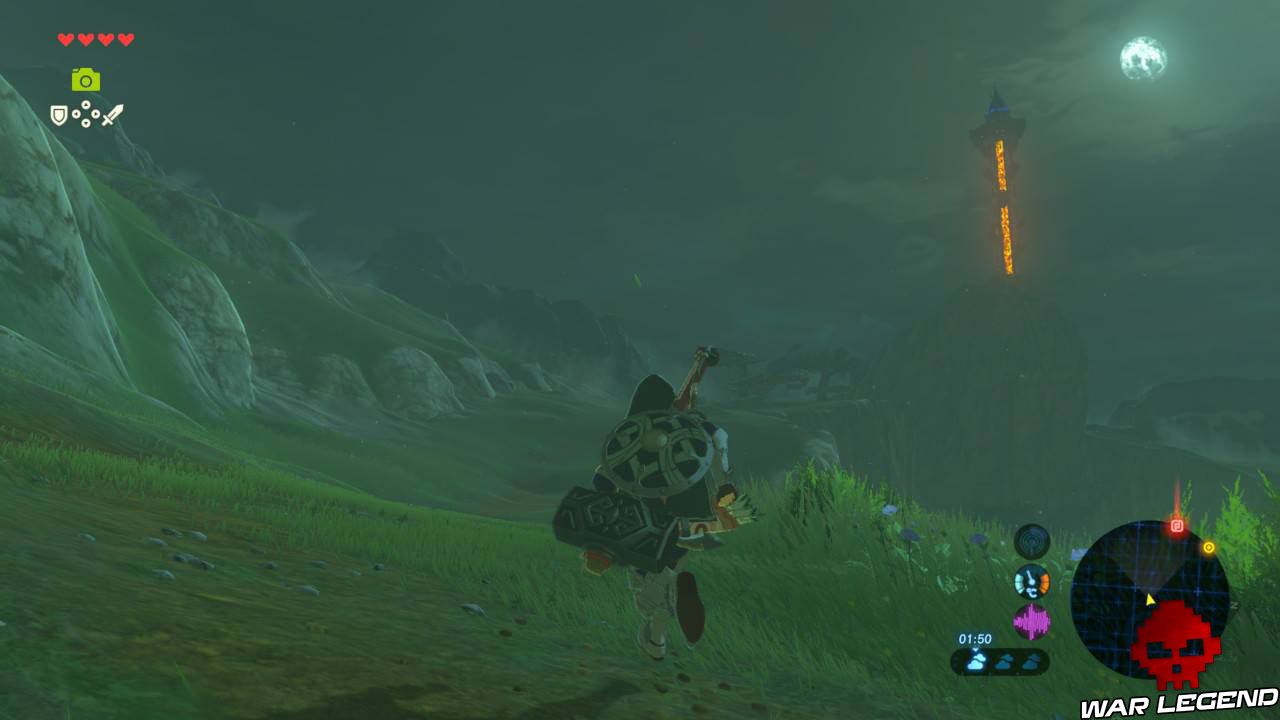The image size is (1280, 720).
Task: Select the yellow player arrow on the minimap
Action: click(1149, 600)
